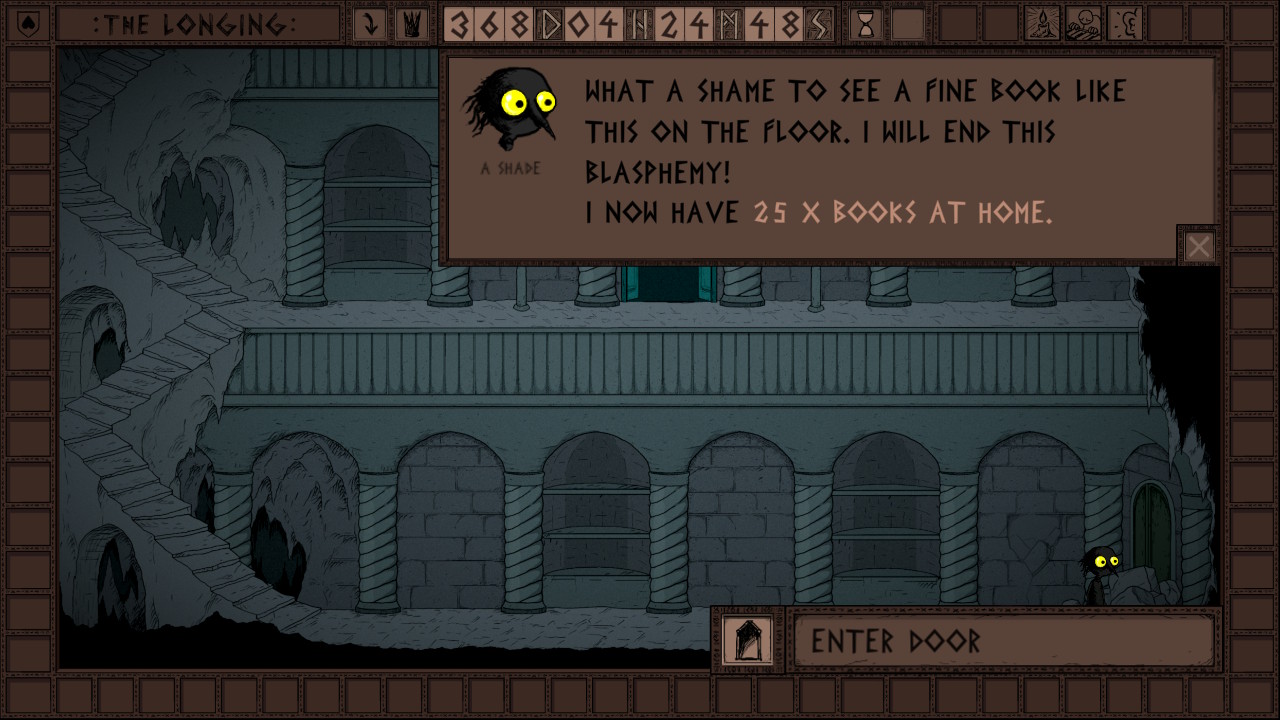Viewport: 1280px width, 720px height.
Task: Select the door icon beside Enter Door
Action: coord(748,641)
